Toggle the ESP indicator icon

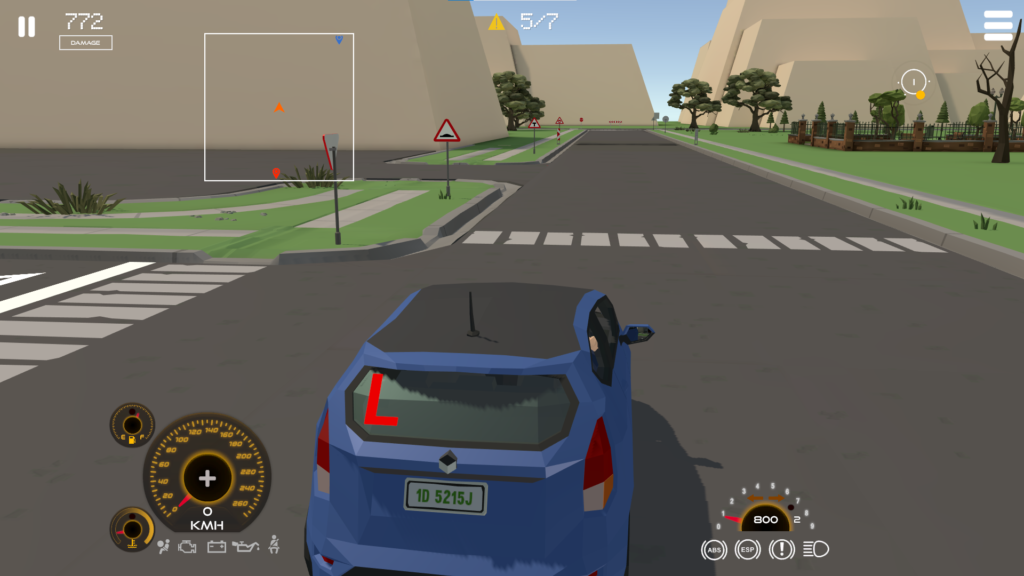(747, 549)
